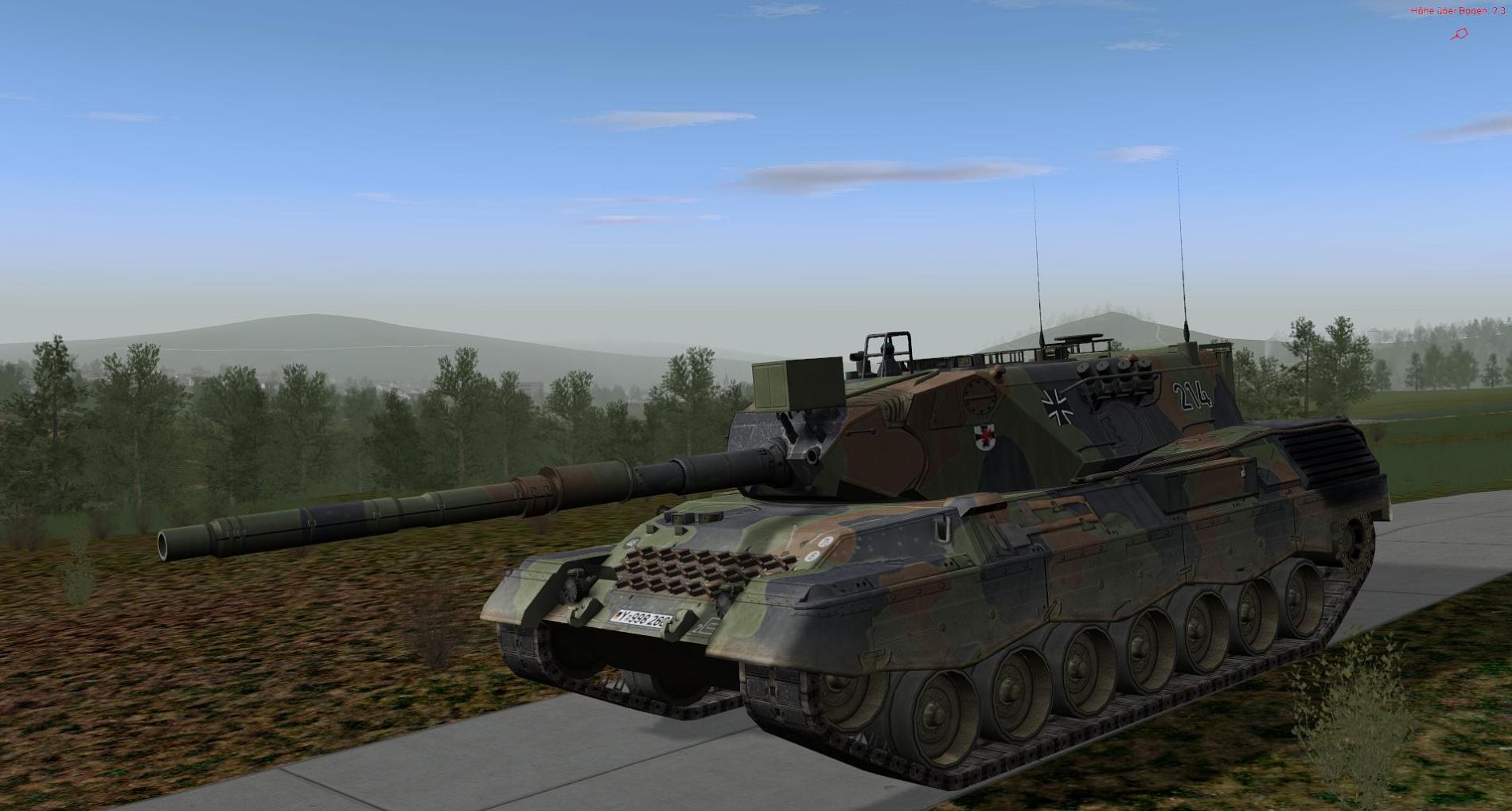Screen dimensions: 1512x811
Task: Click the red camera view indicator icon
Action: tap(1459, 34)
